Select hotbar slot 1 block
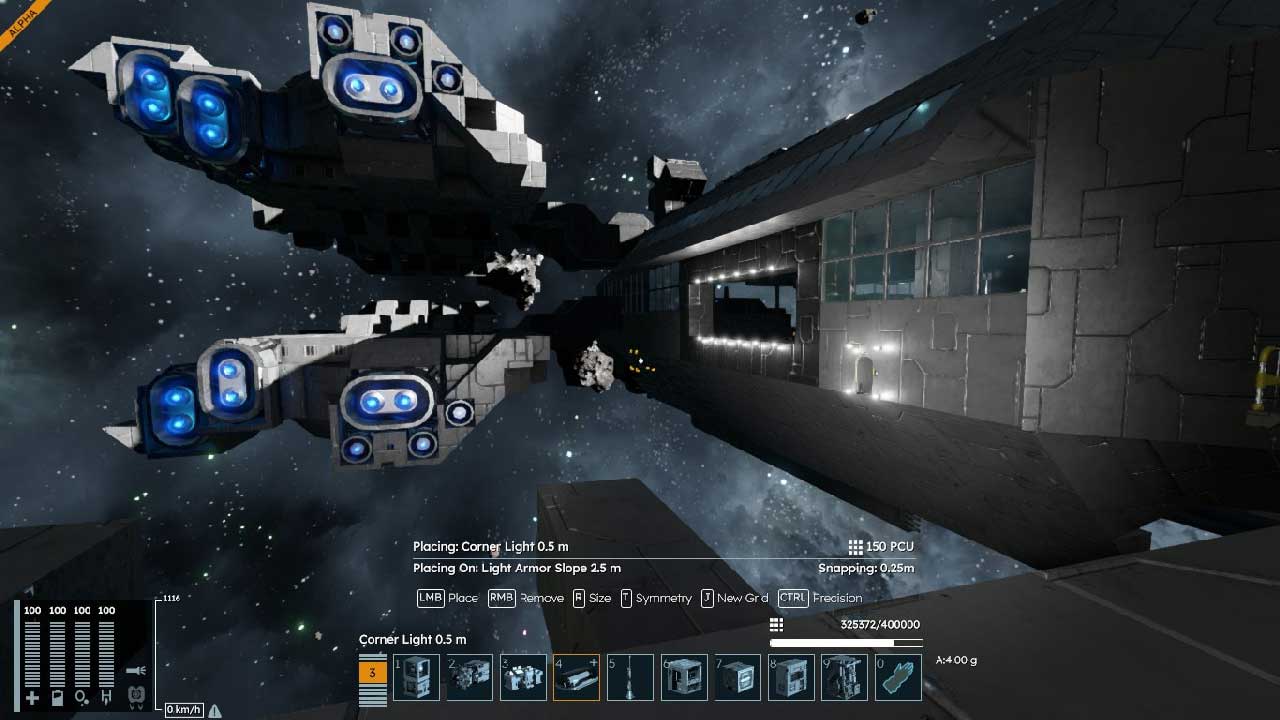 click(x=416, y=678)
